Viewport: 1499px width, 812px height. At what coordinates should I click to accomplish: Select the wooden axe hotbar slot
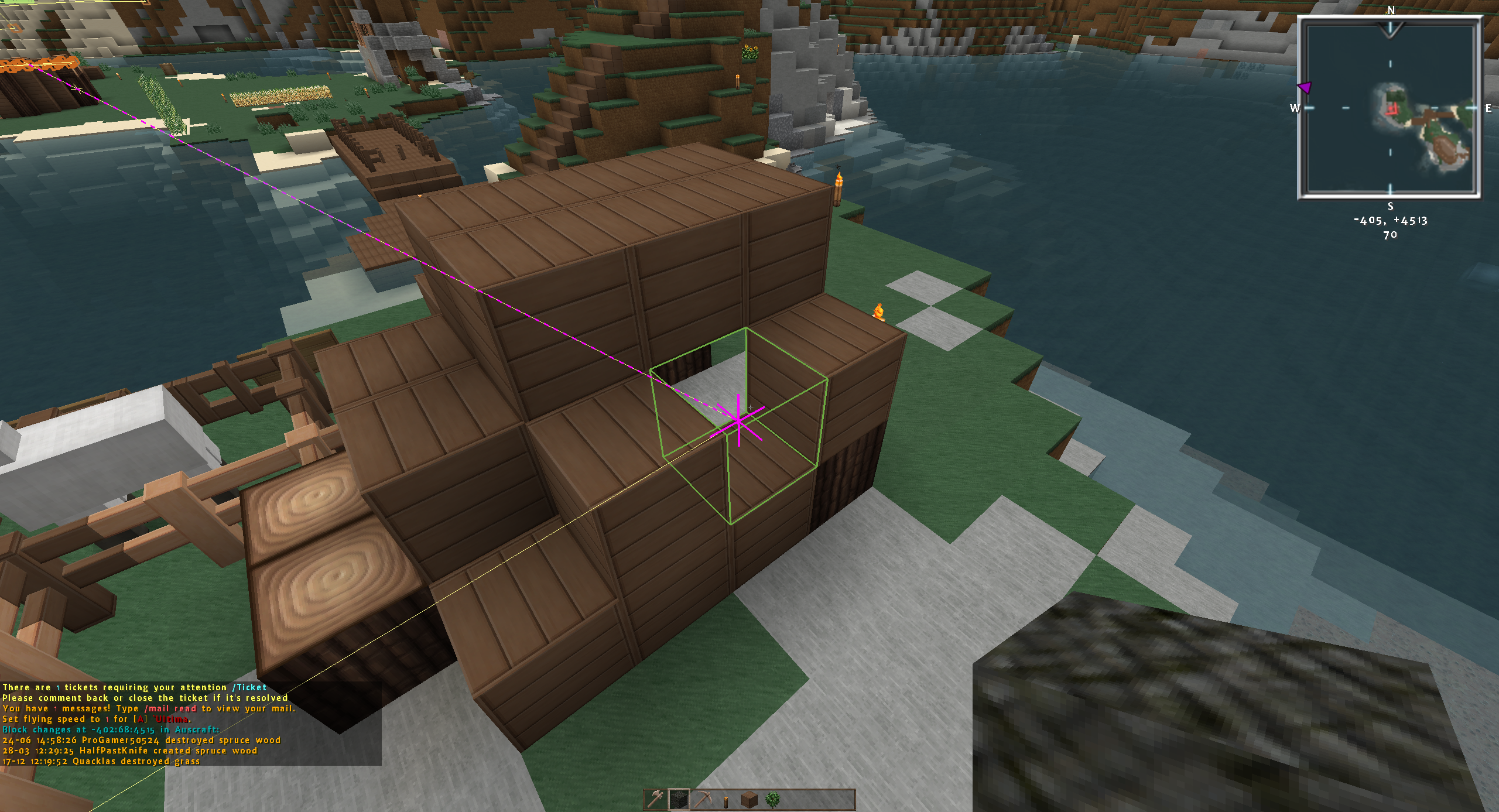pos(656,799)
